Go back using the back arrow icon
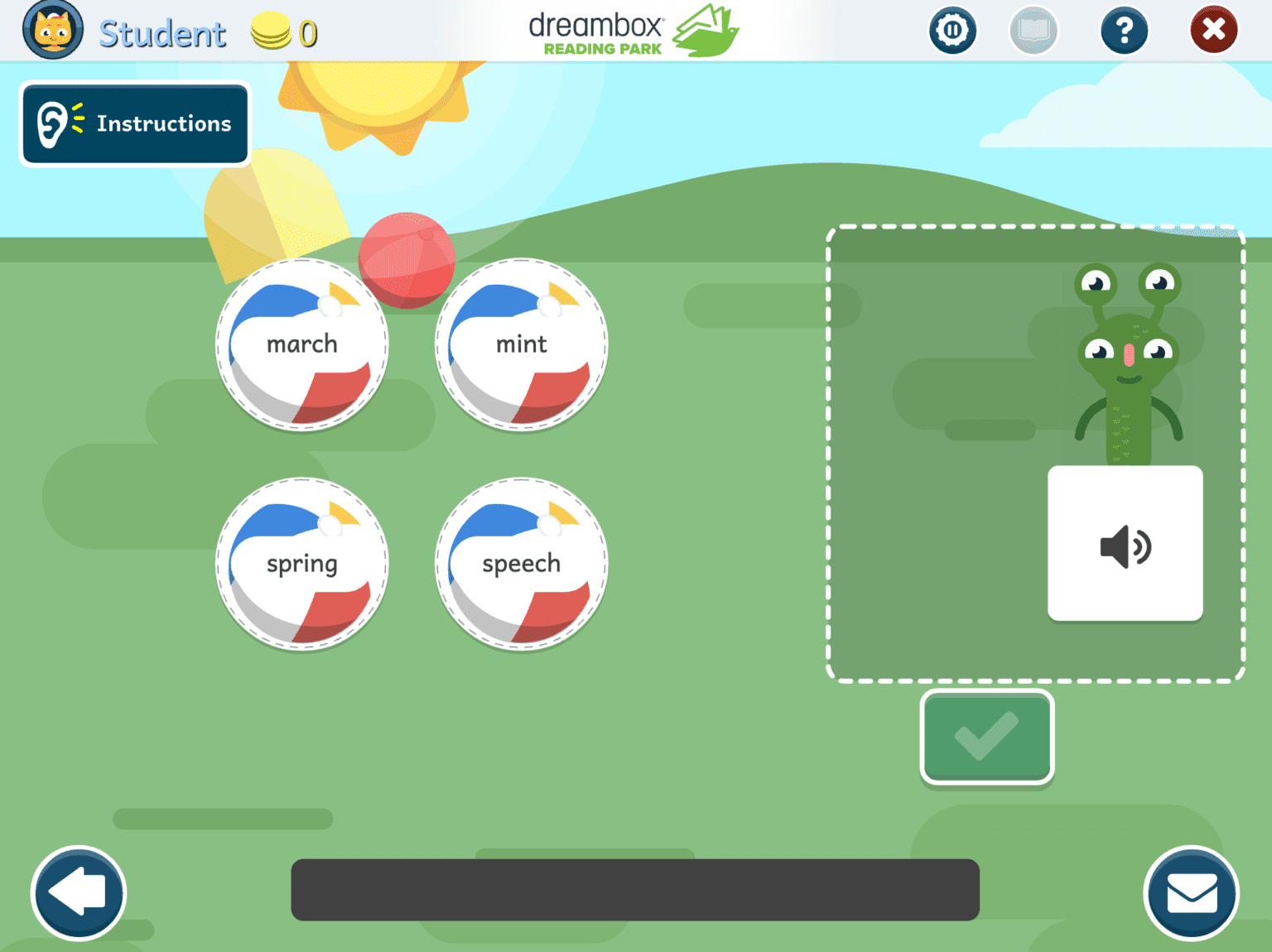 (78, 892)
